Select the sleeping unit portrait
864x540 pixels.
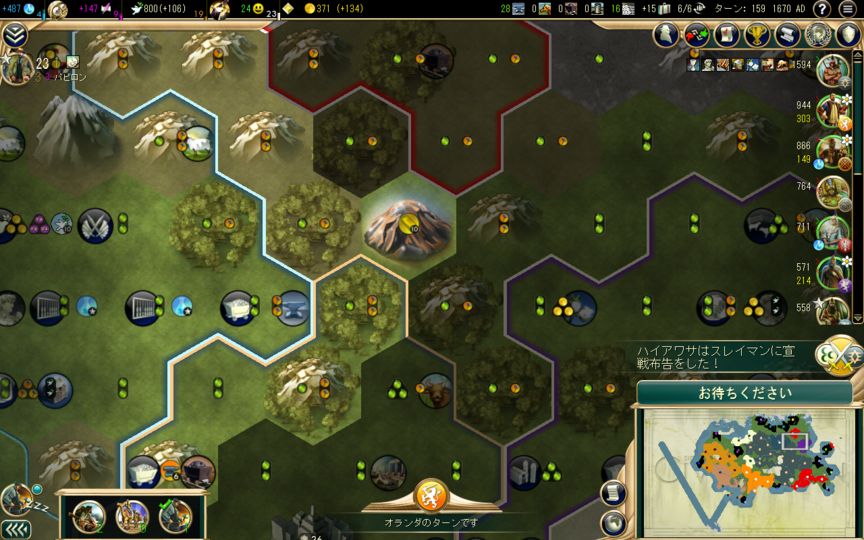(16, 498)
